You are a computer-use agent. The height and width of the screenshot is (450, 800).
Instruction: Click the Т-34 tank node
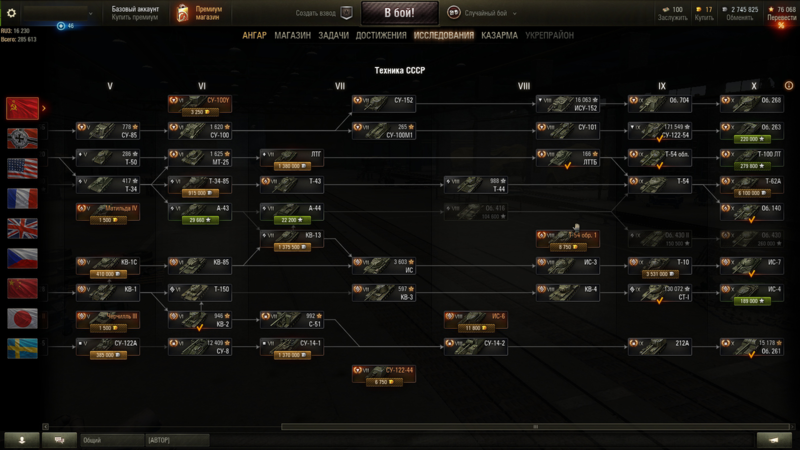(111, 185)
